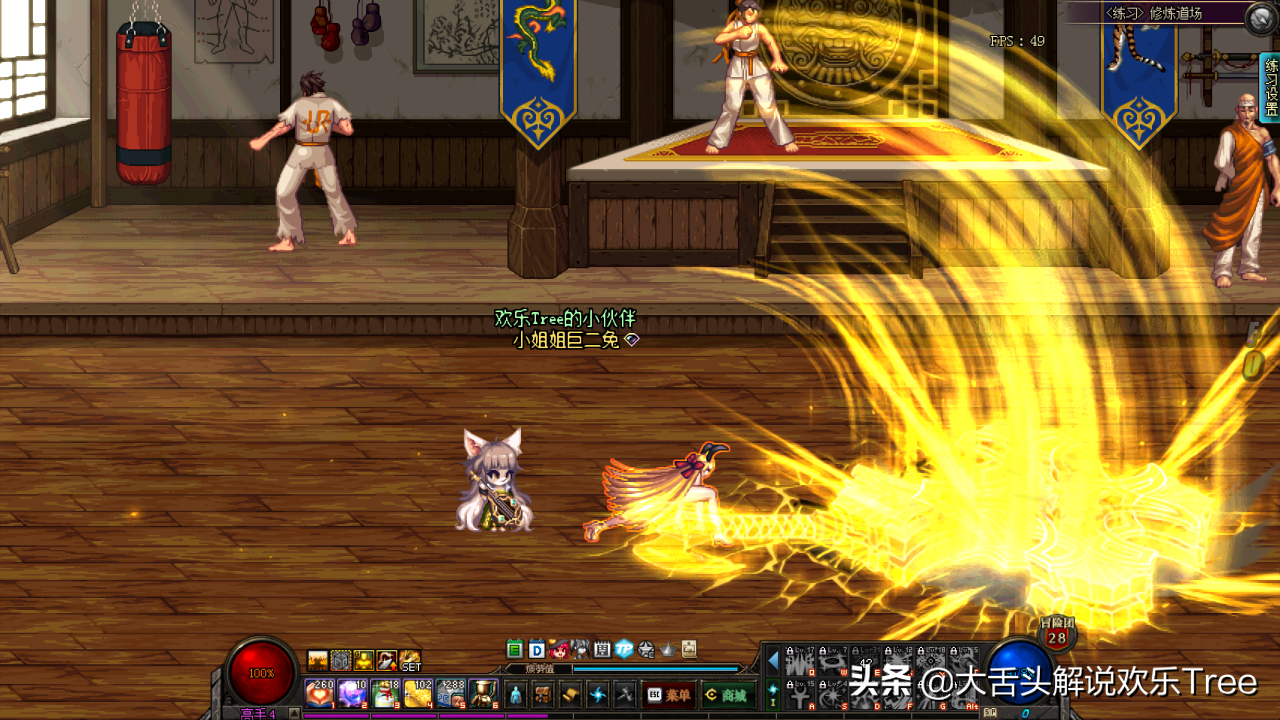Screen dimensions: 1280x720
Task: Open the blue D calendar icon
Action: (536, 649)
